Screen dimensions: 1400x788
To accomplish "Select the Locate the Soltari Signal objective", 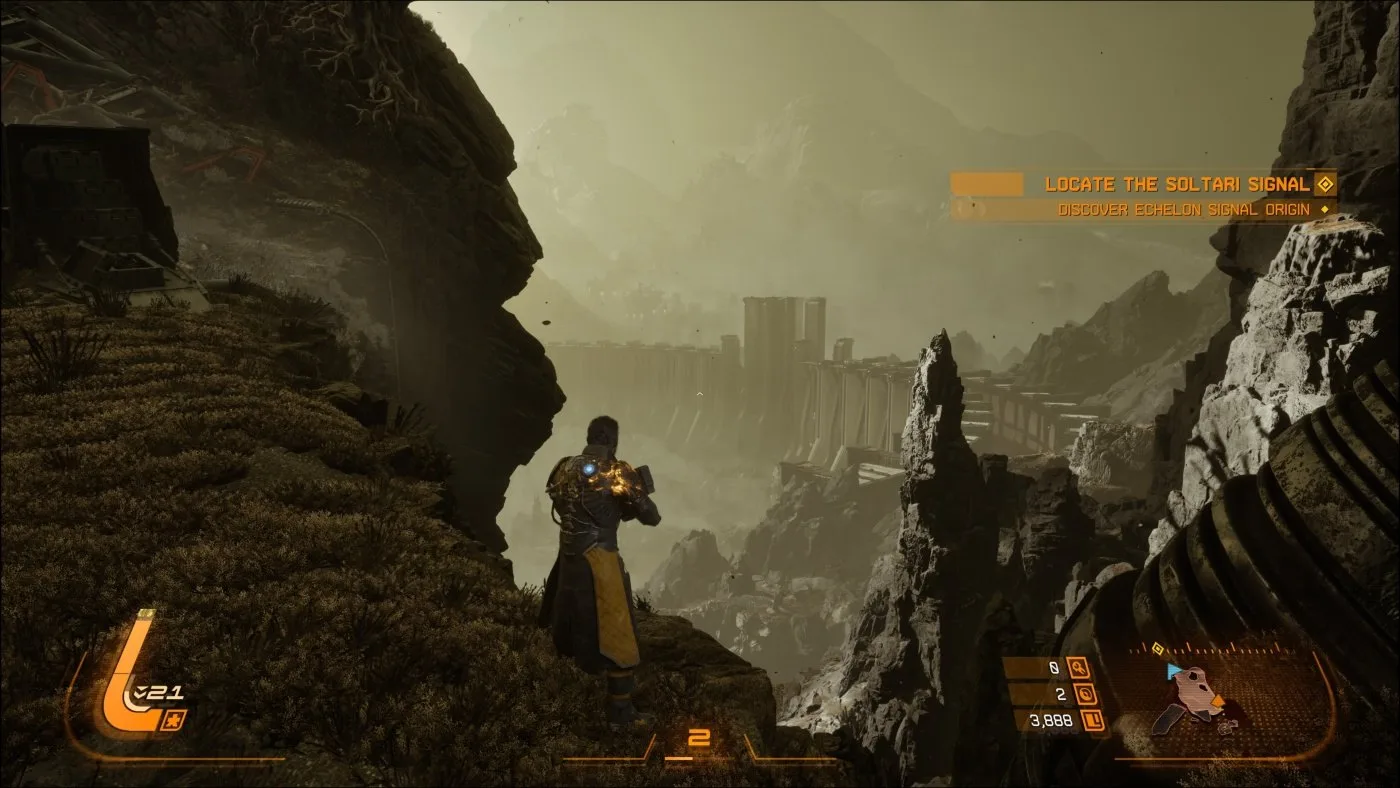I will [x=1176, y=184].
